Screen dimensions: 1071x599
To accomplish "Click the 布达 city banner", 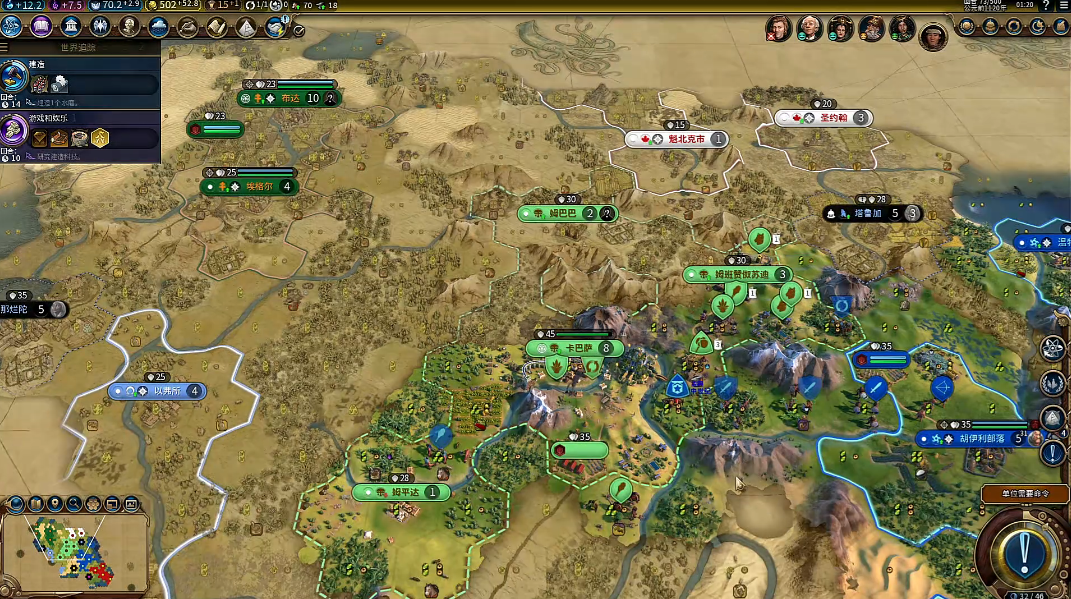I will tap(289, 98).
